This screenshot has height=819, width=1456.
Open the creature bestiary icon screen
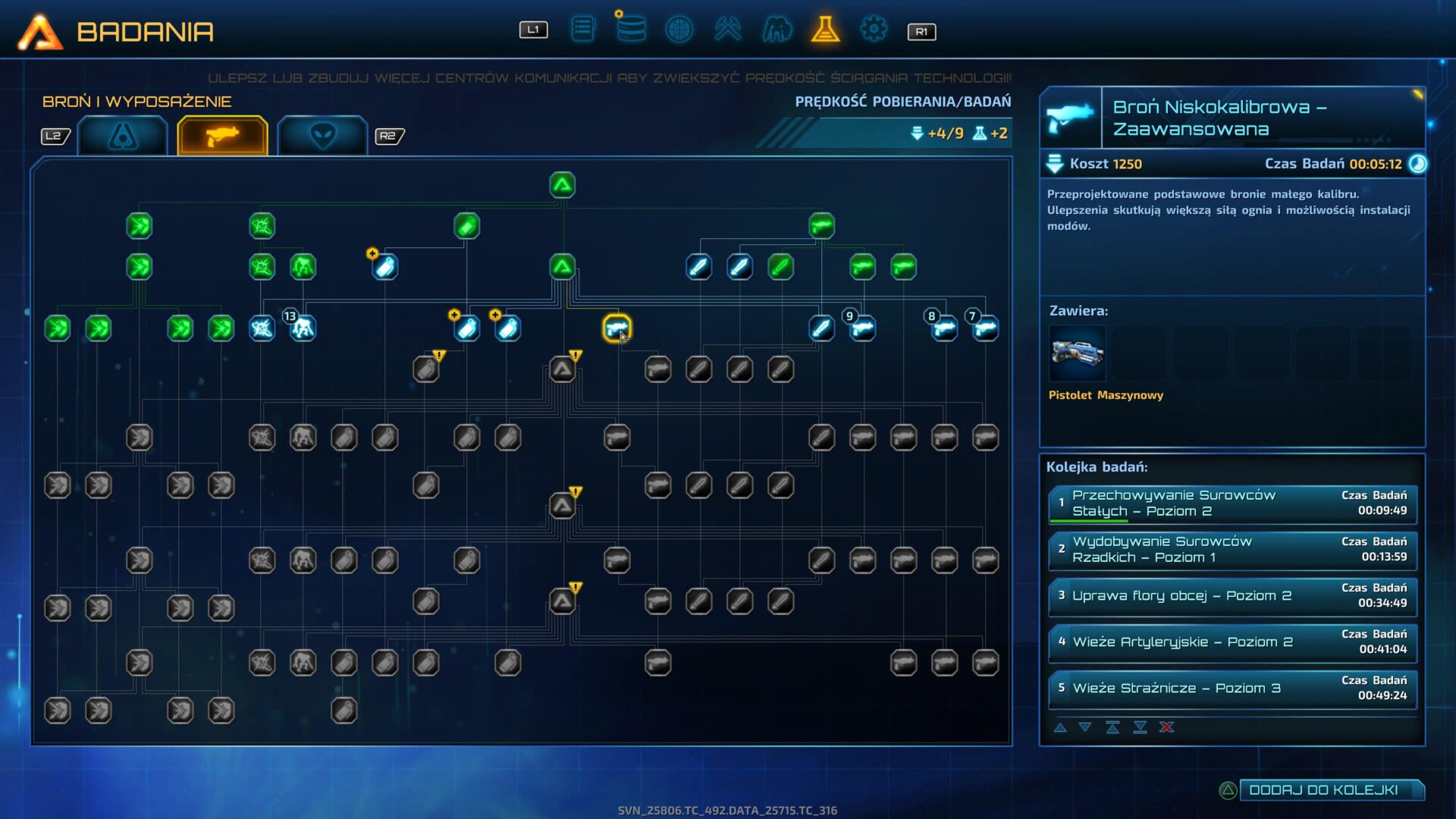777,30
